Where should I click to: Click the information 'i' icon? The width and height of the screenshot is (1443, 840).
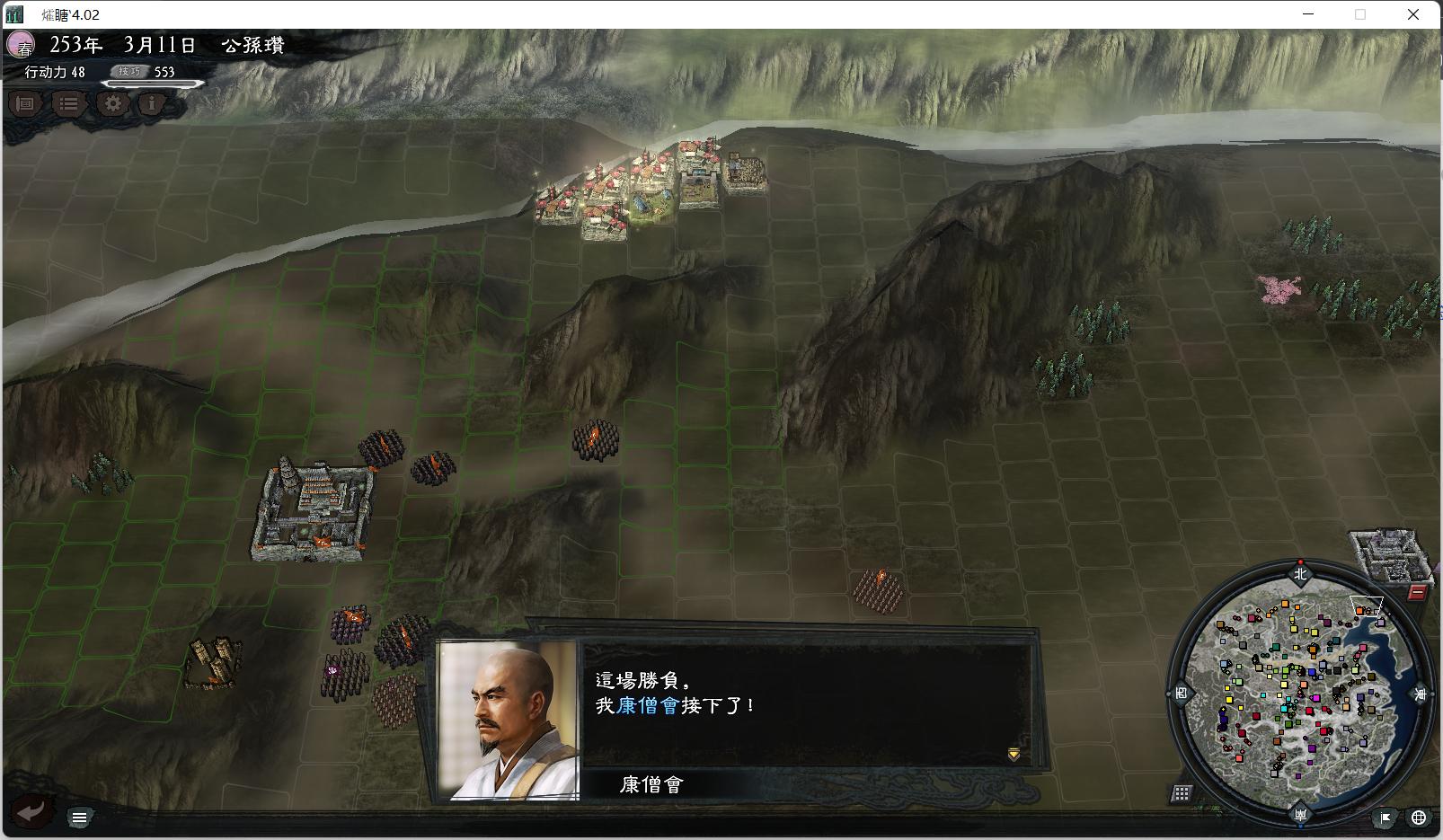151,104
